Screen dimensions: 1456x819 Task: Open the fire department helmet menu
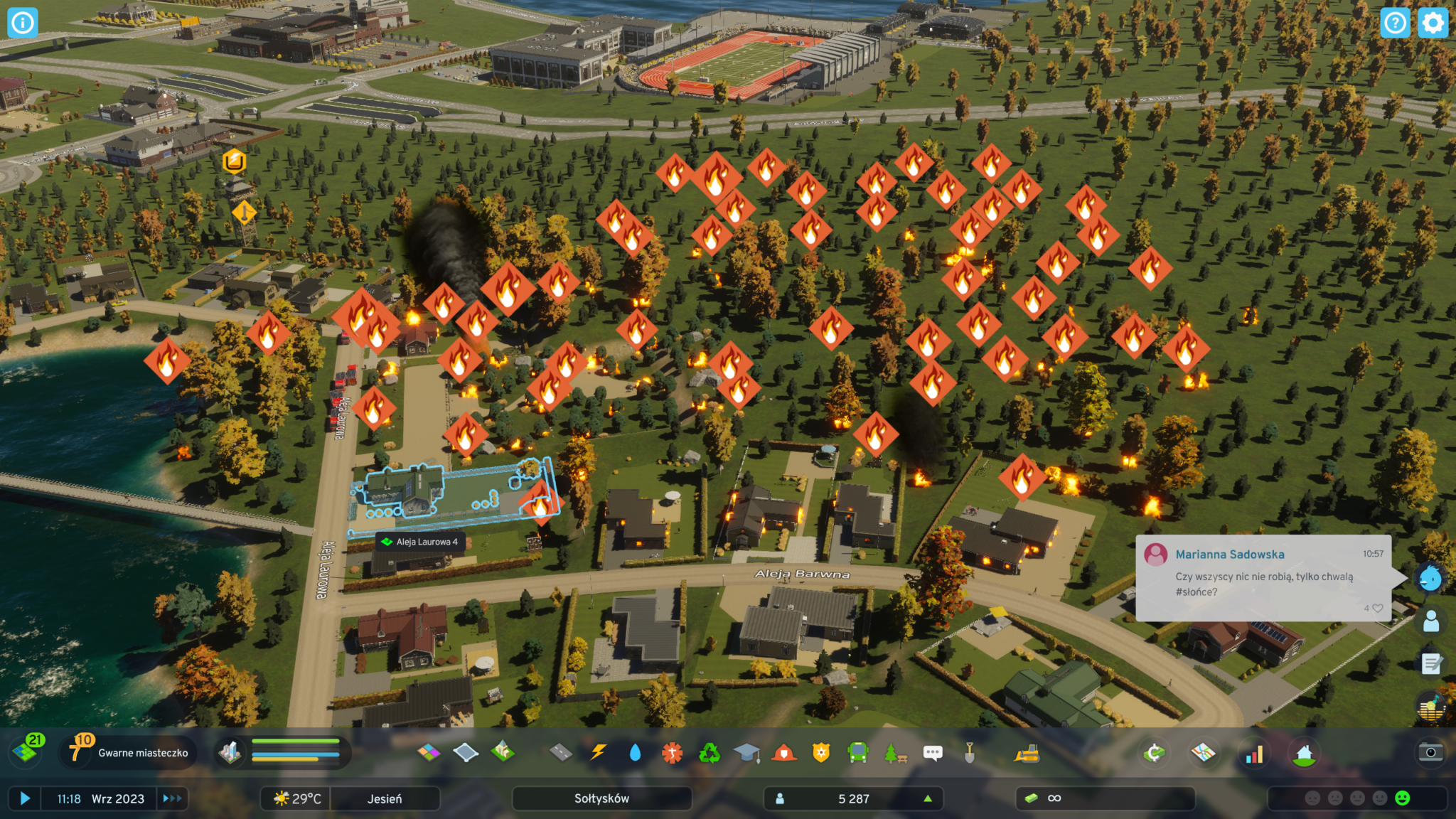(x=783, y=752)
